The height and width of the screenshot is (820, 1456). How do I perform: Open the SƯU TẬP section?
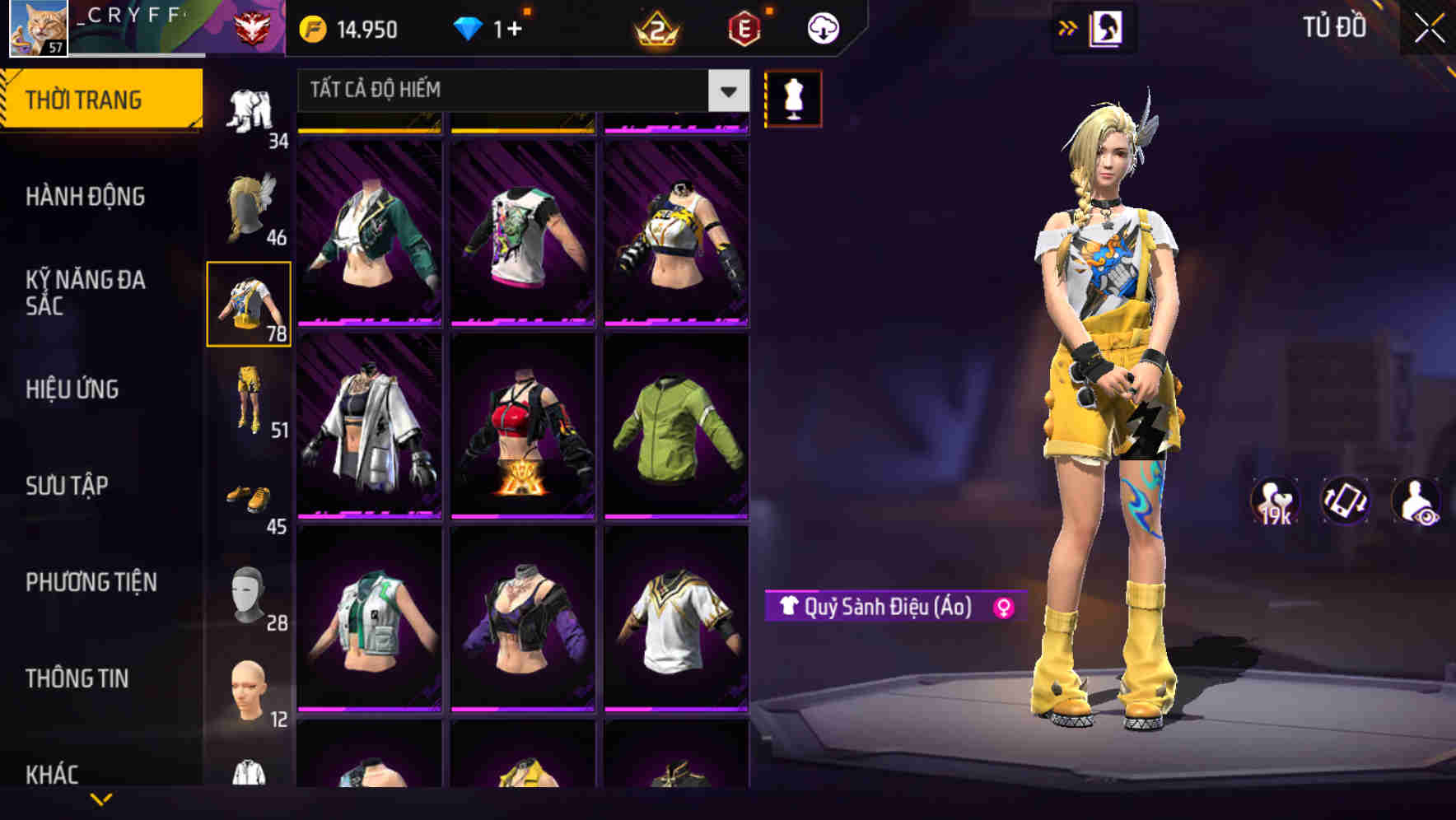[x=68, y=486]
